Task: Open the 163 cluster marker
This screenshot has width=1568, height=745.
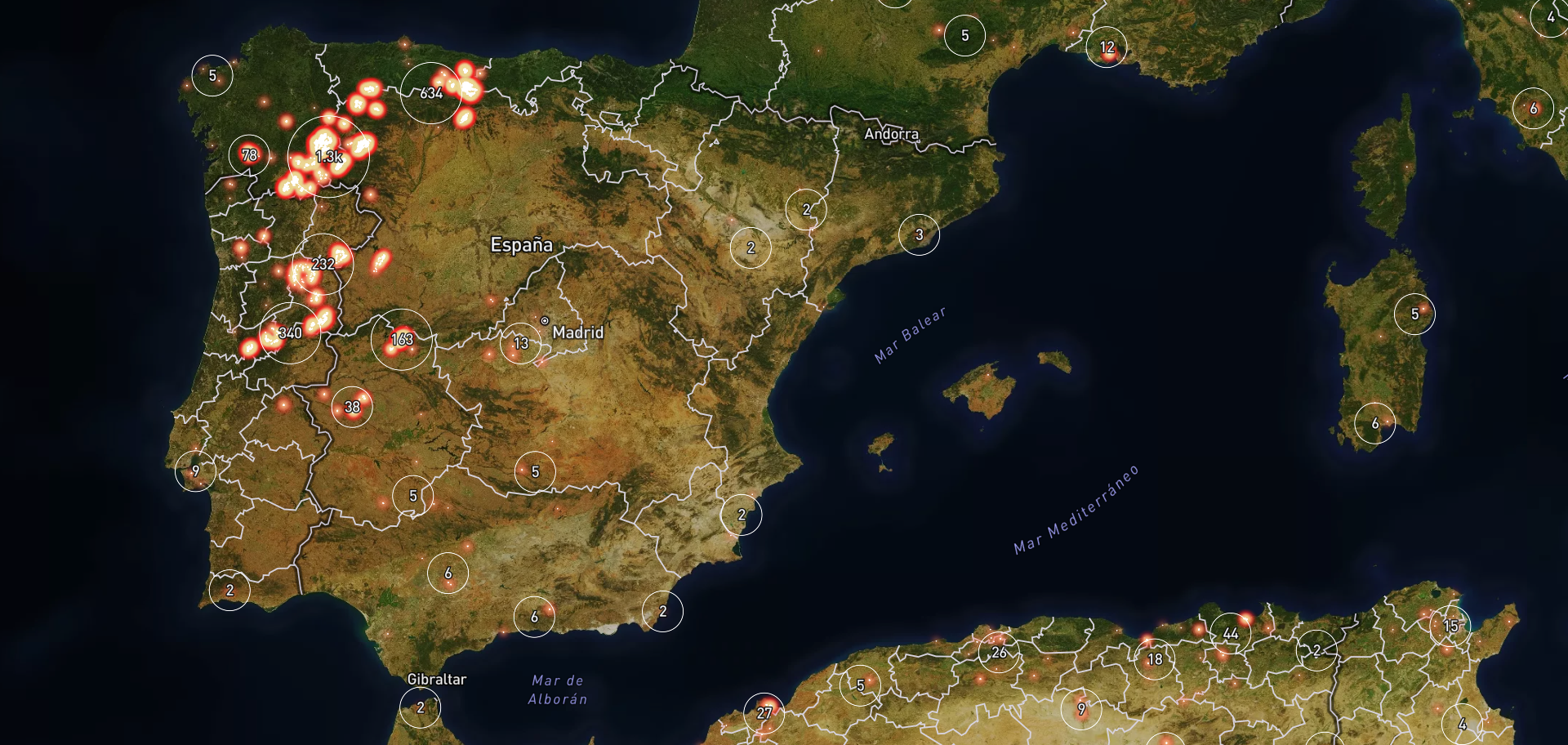Action: (402, 339)
